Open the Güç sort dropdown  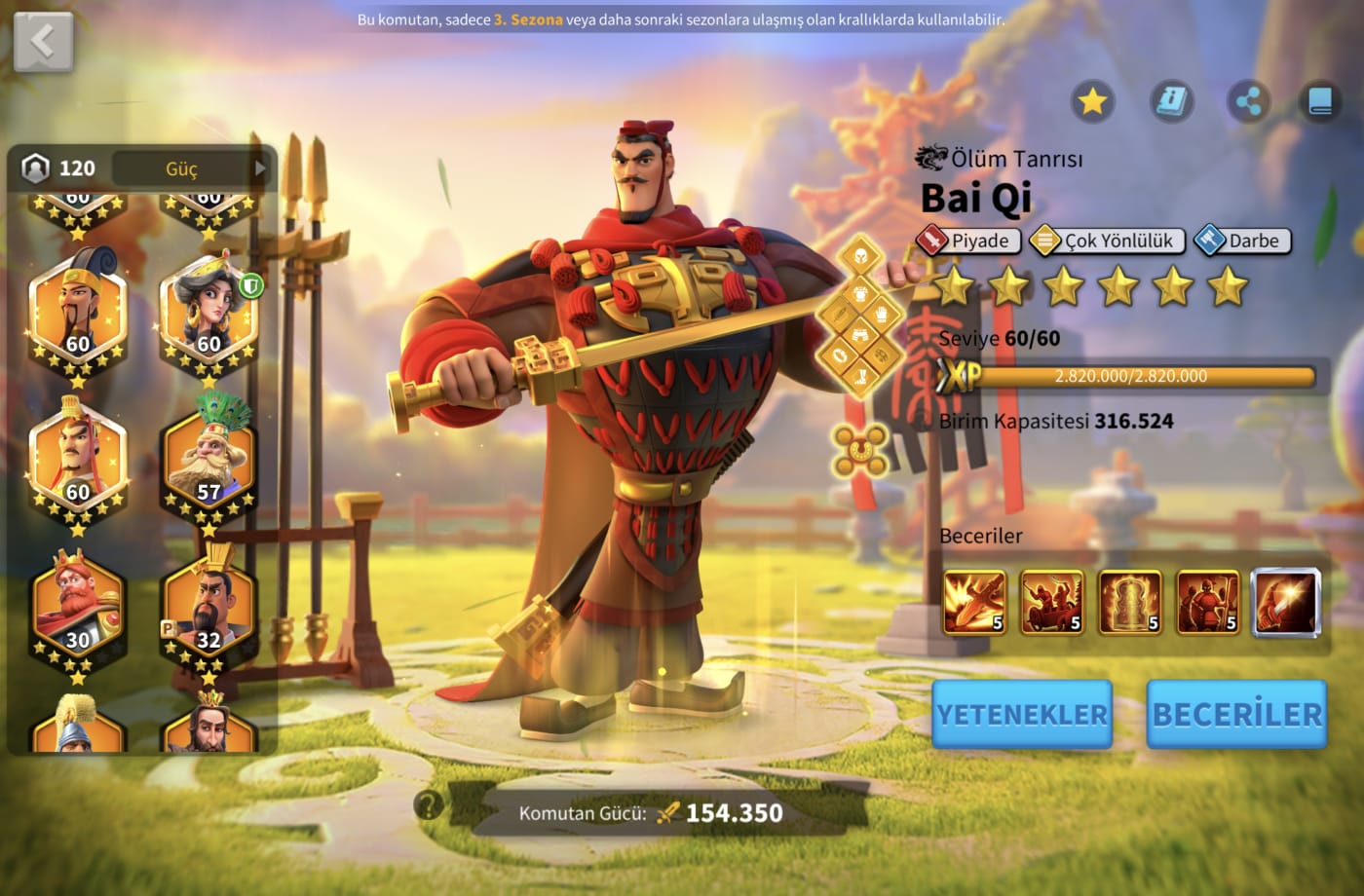tap(190, 168)
